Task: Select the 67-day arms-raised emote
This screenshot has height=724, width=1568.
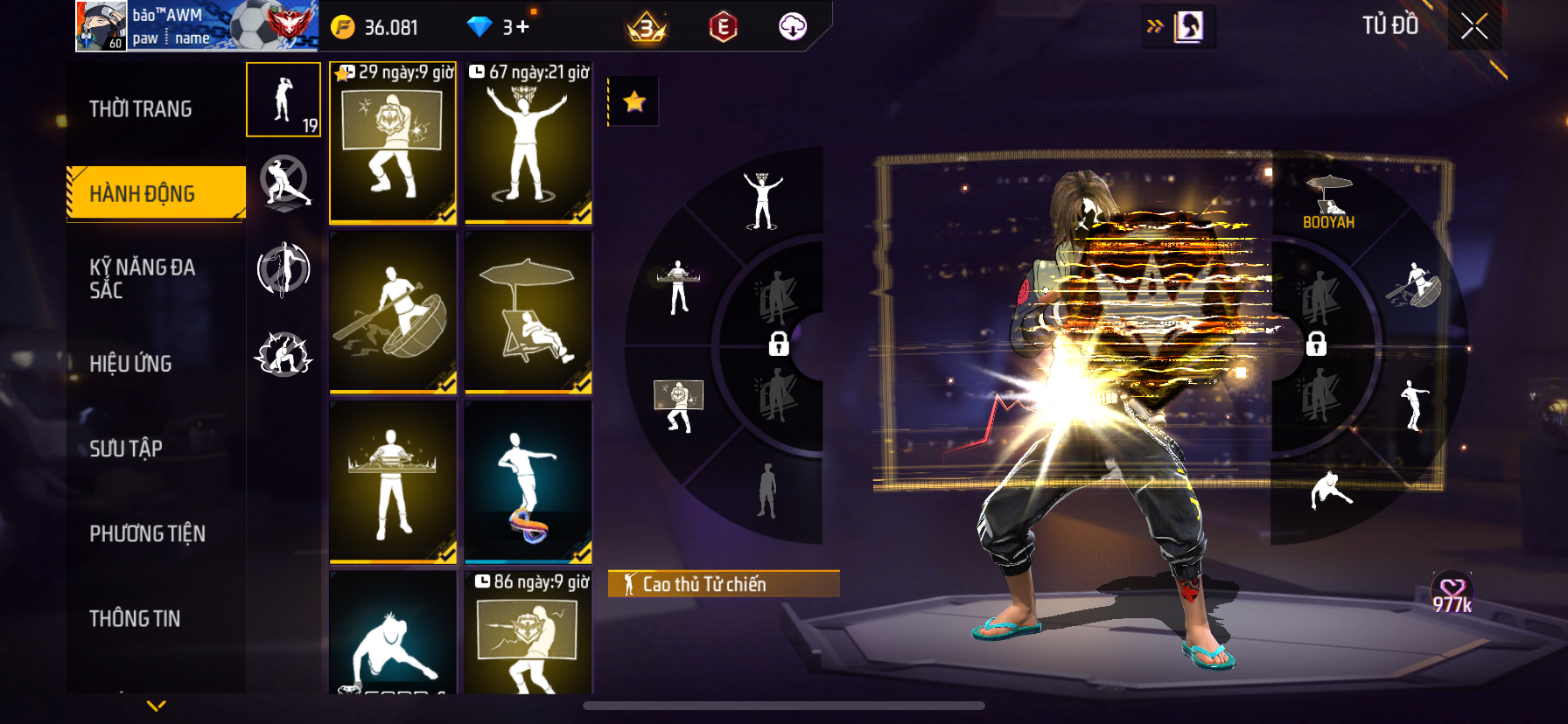Action: 528,143
